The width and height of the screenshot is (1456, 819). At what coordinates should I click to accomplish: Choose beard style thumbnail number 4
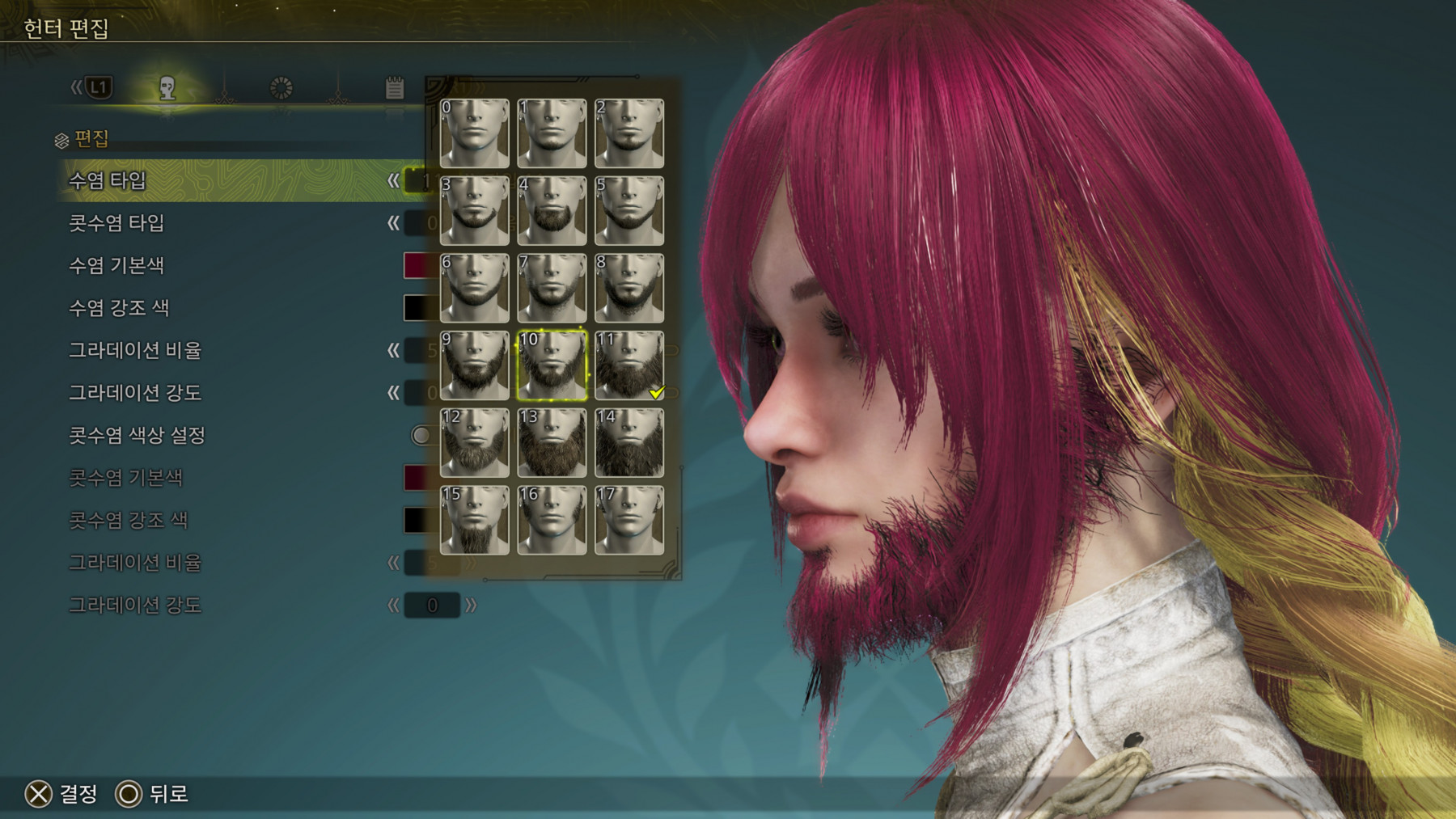(x=552, y=211)
